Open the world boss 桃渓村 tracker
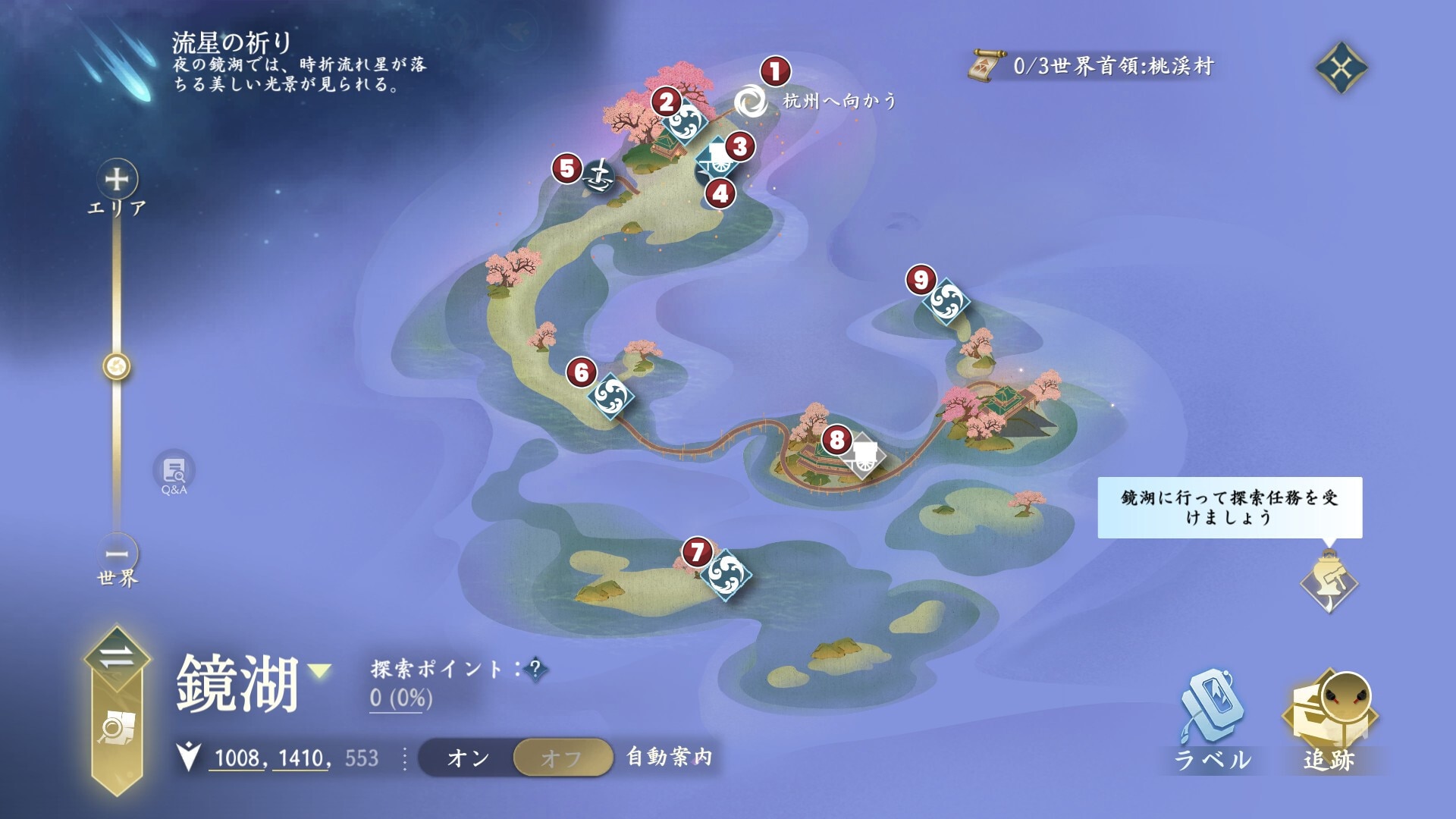The width and height of the screenshot is (1456, 819). 1092,67
